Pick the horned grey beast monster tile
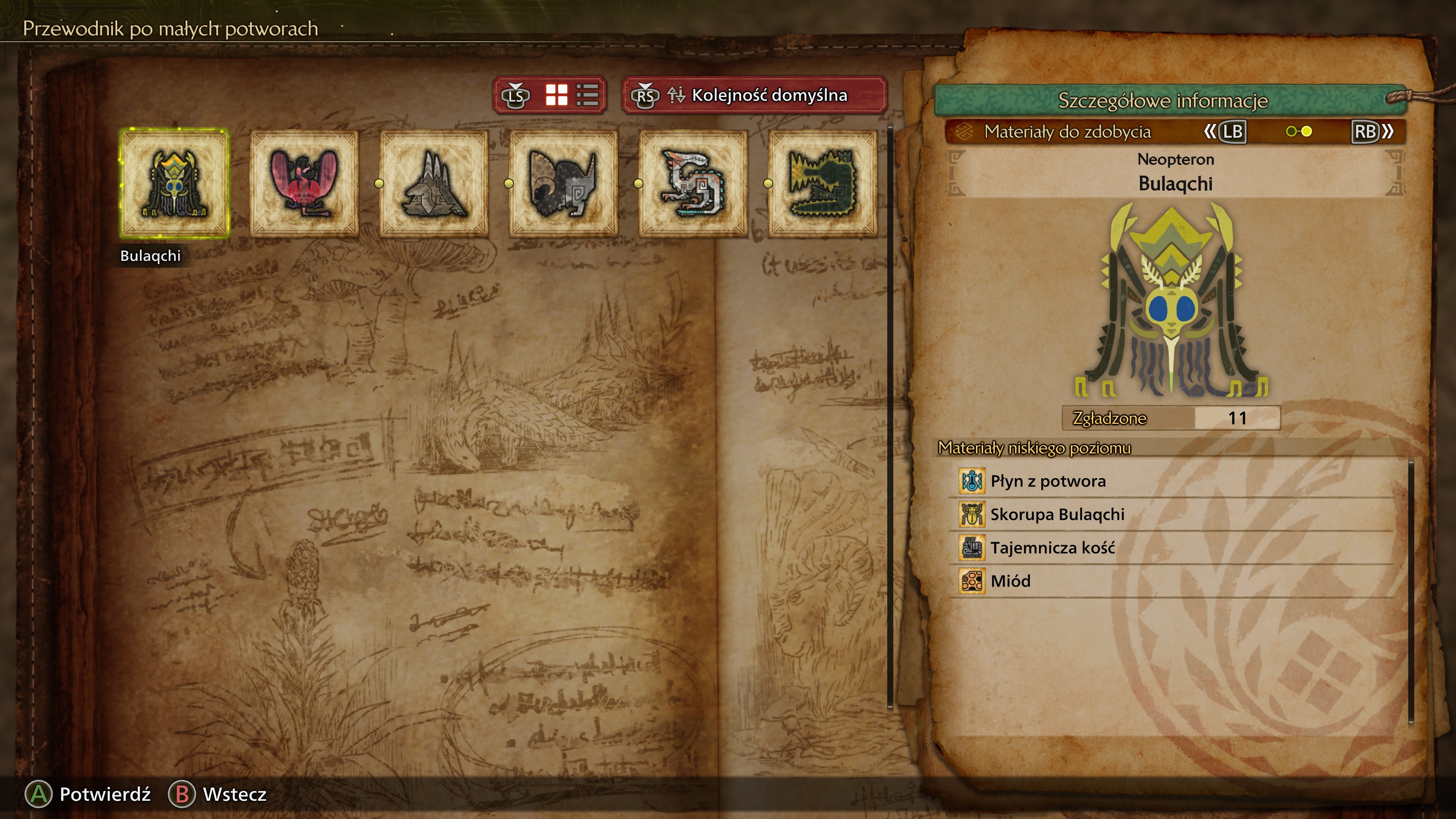This screenshot has height=819, width=1456. (563, 183)
